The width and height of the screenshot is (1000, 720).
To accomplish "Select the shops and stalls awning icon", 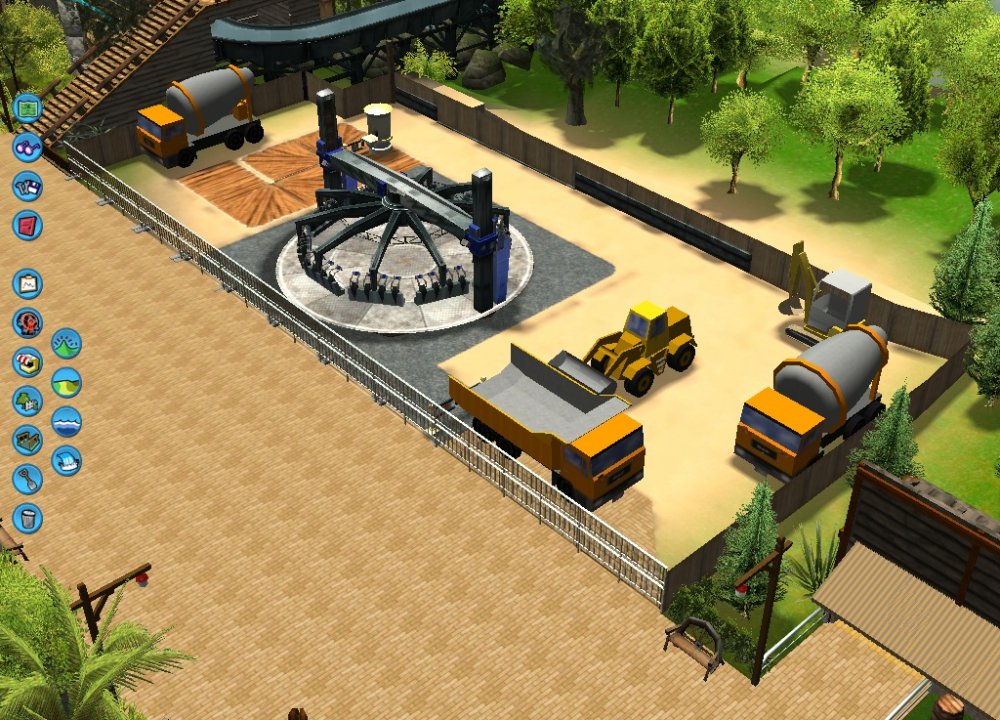I will tap(27, 362).
